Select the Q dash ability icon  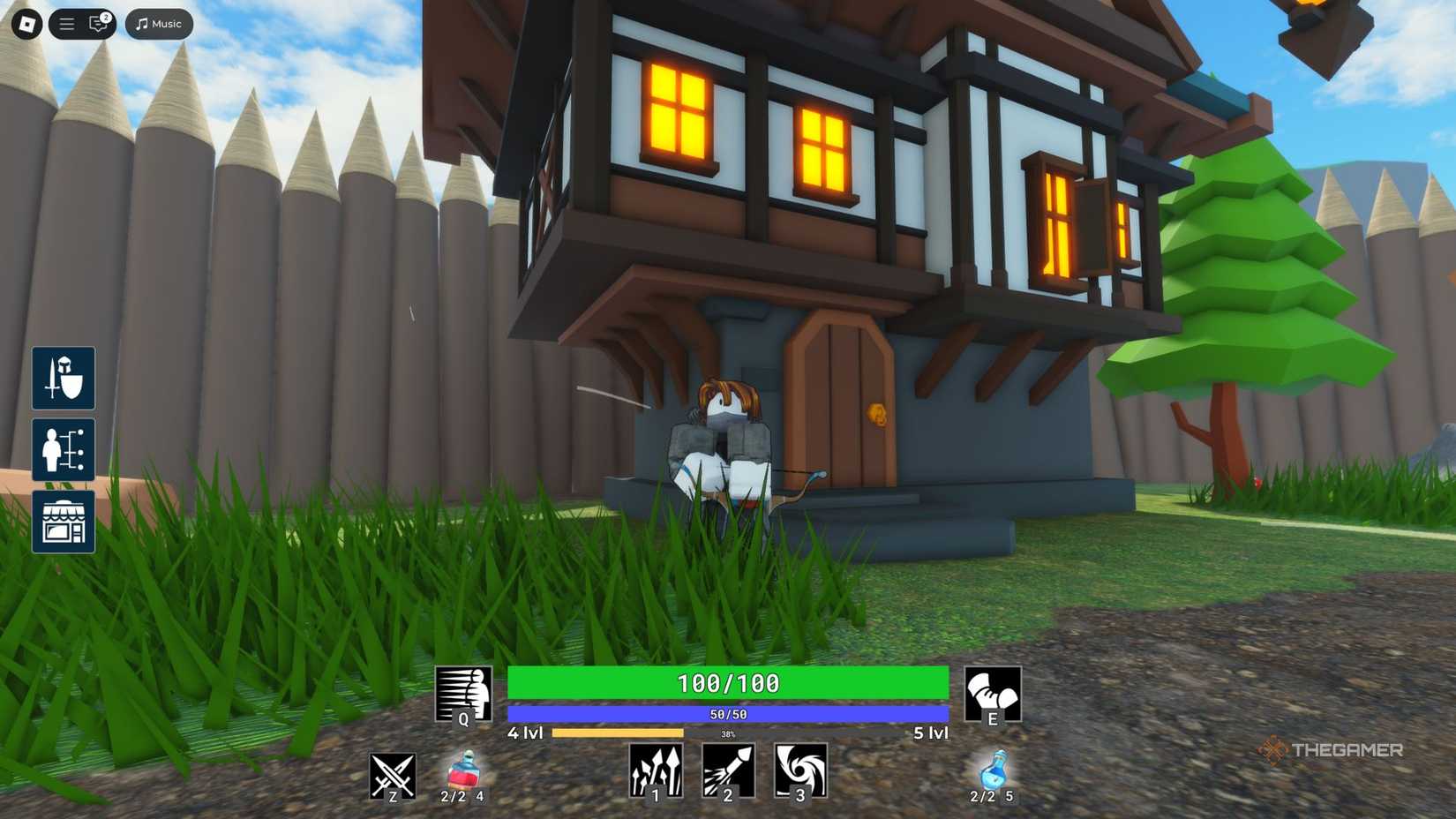(462, 693)
